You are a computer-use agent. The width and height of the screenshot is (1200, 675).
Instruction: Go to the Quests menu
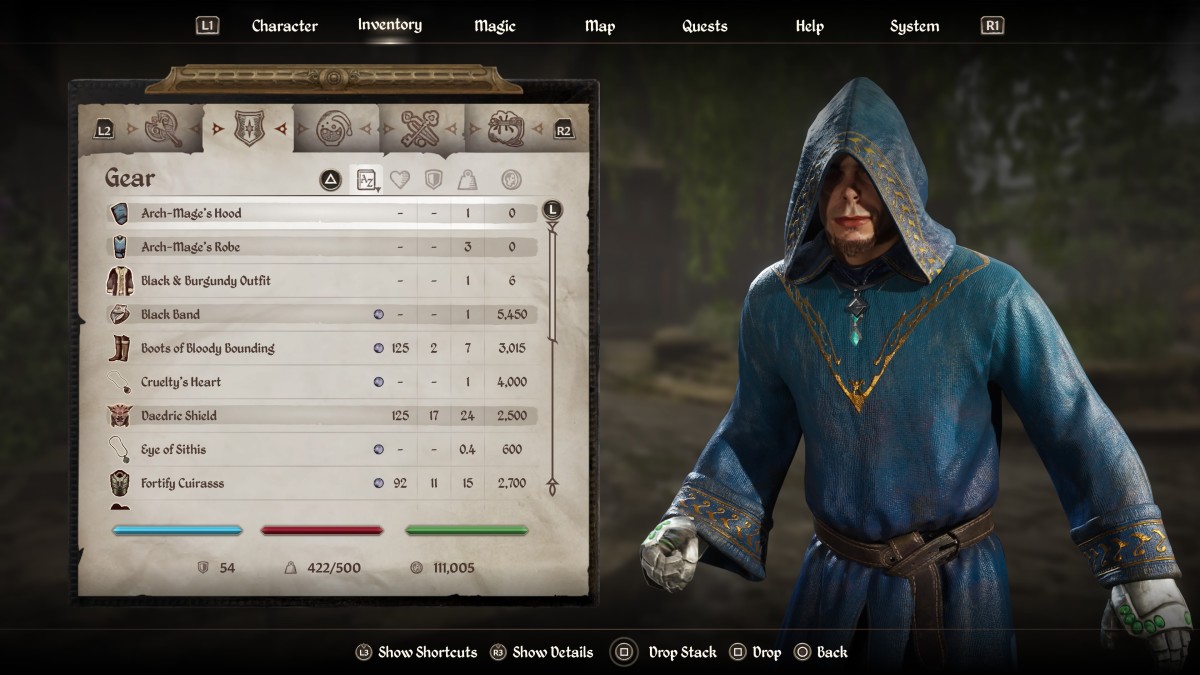pos(704,26)
